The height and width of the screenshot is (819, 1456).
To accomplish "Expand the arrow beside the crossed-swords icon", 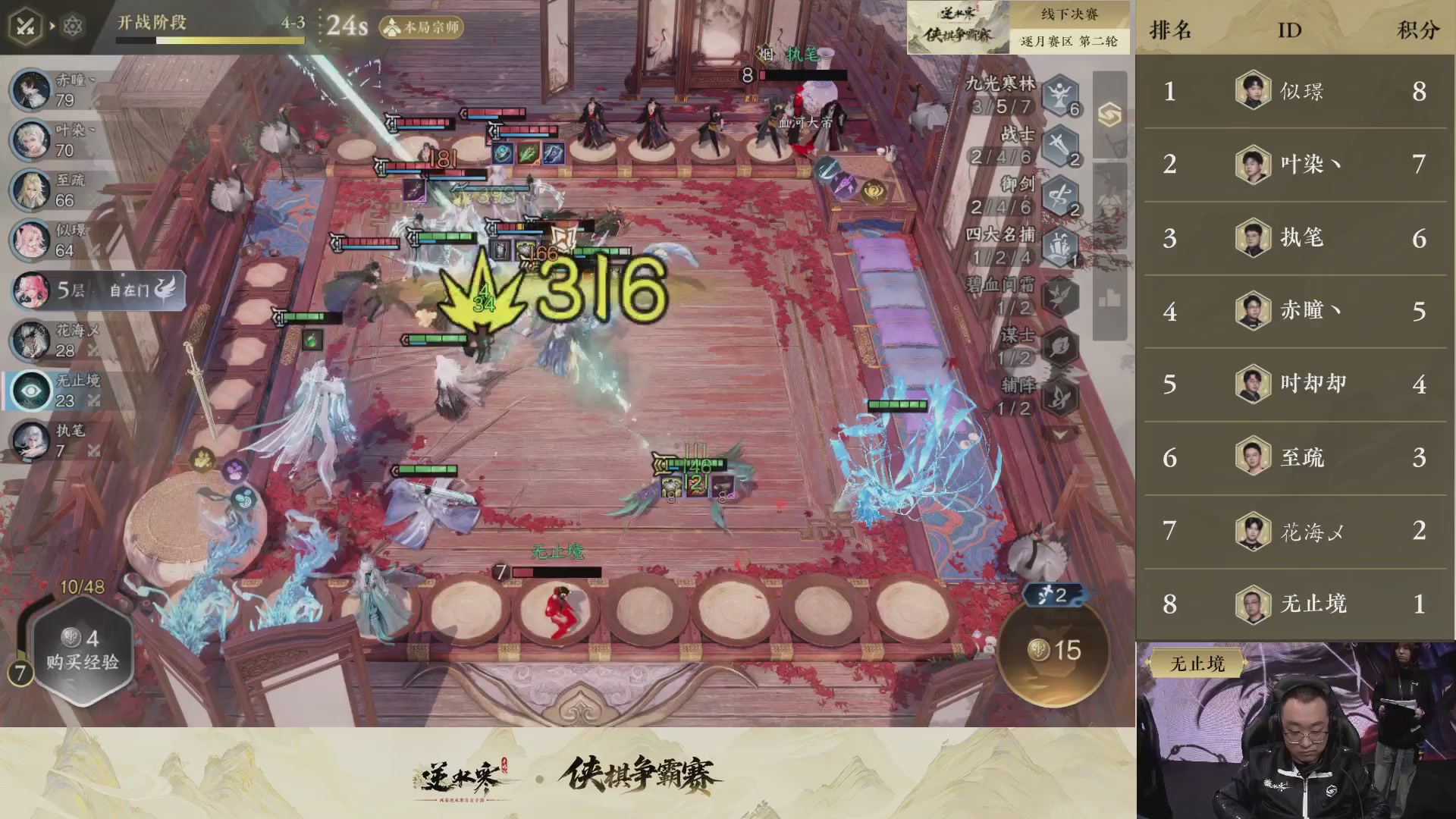I will 51,24.
